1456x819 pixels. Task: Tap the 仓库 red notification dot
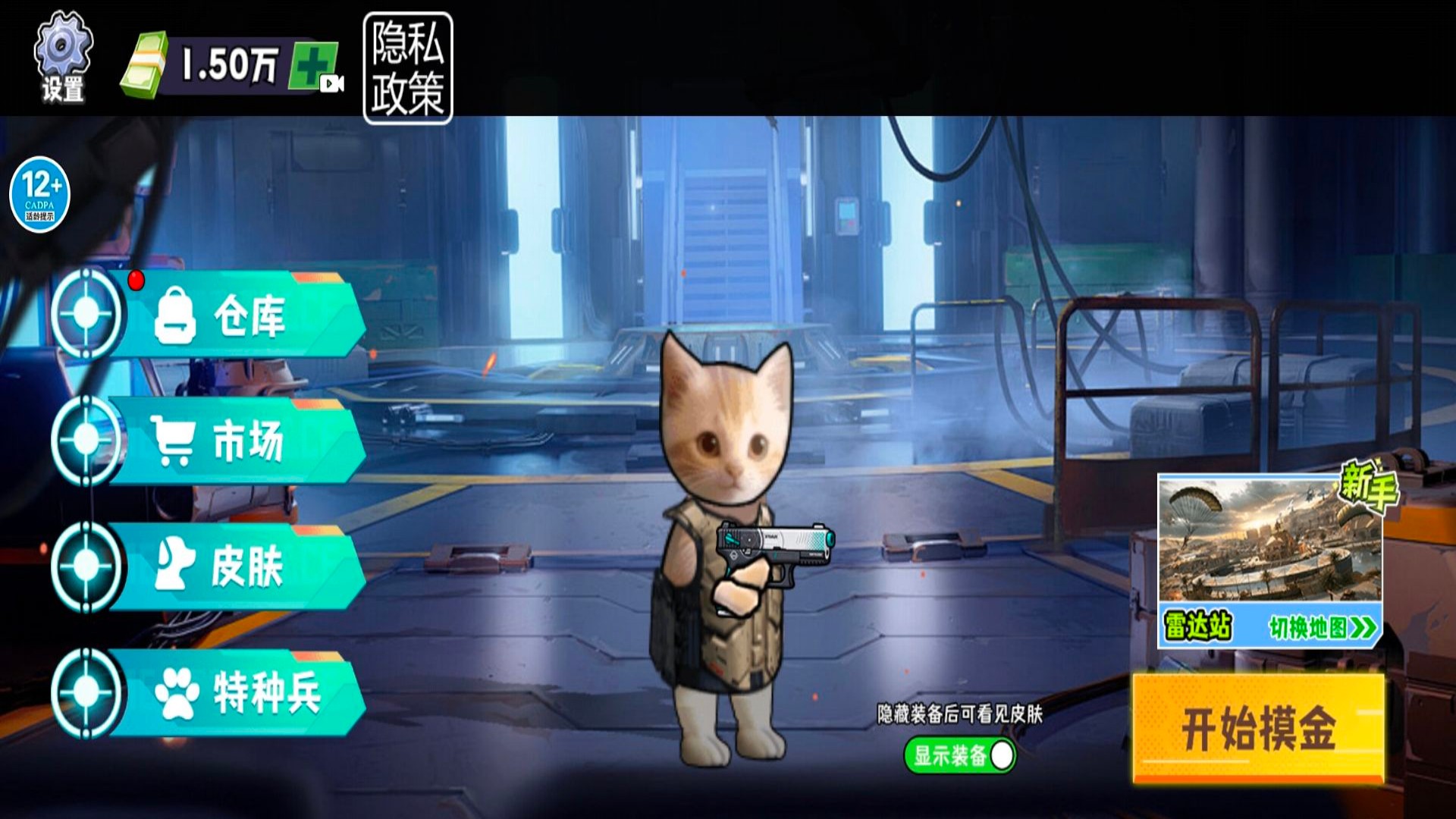click(136, 280)
